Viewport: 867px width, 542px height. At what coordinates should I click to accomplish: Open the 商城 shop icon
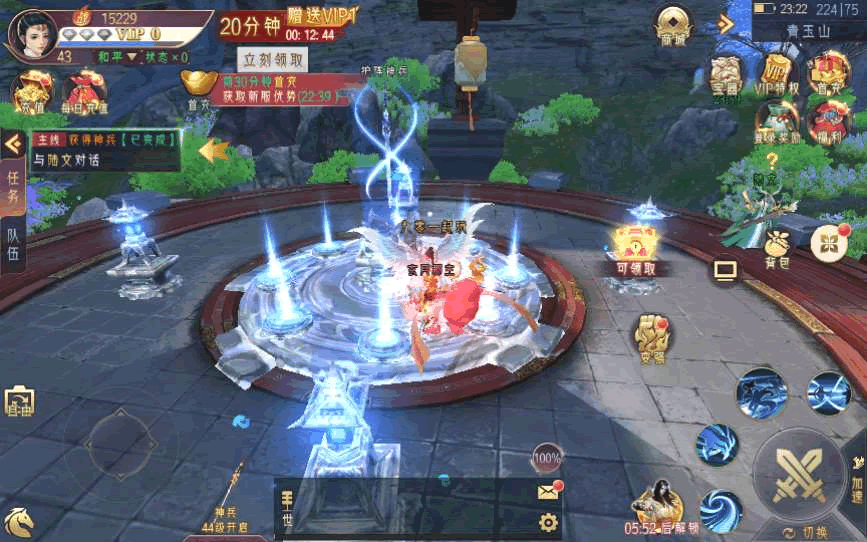(673, 25)
